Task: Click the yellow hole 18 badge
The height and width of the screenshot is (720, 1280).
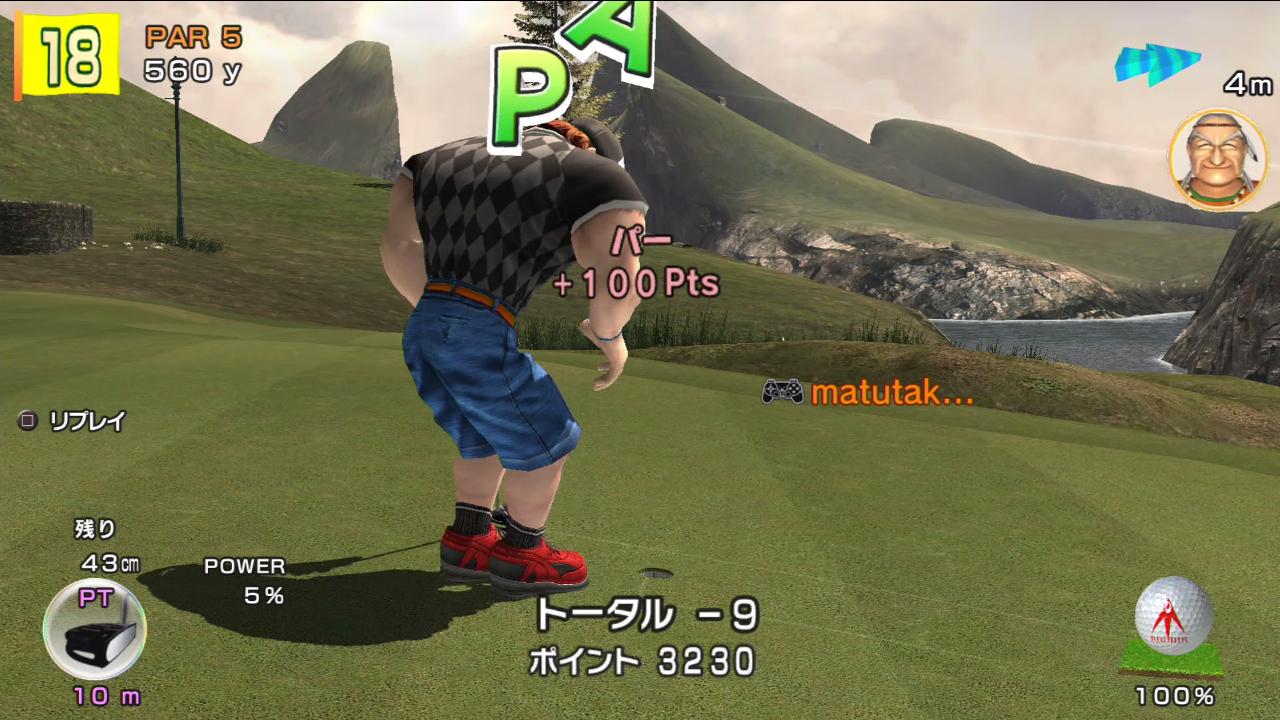Action: (68, 57)
